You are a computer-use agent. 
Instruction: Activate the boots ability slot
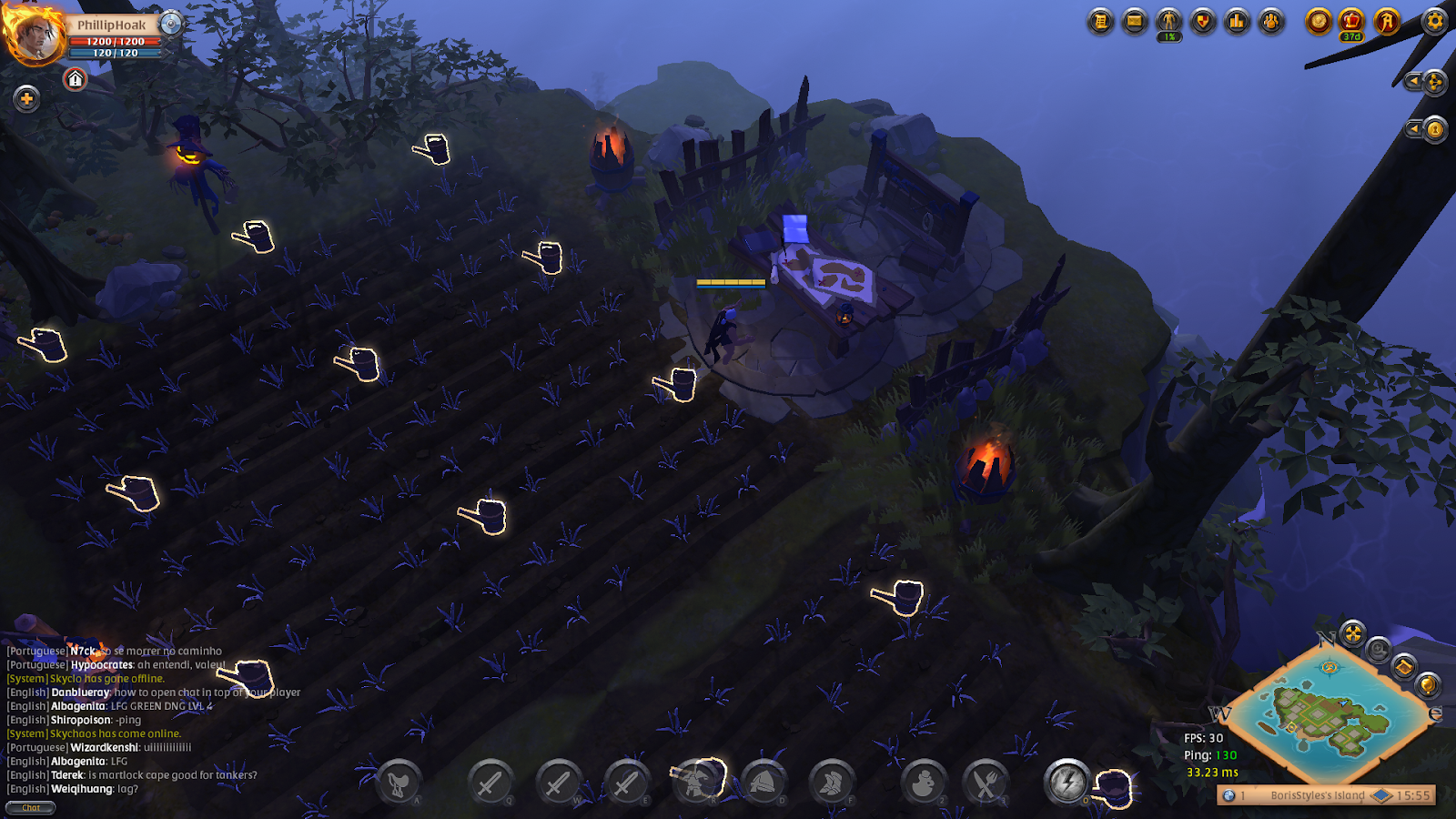point(831,783)
